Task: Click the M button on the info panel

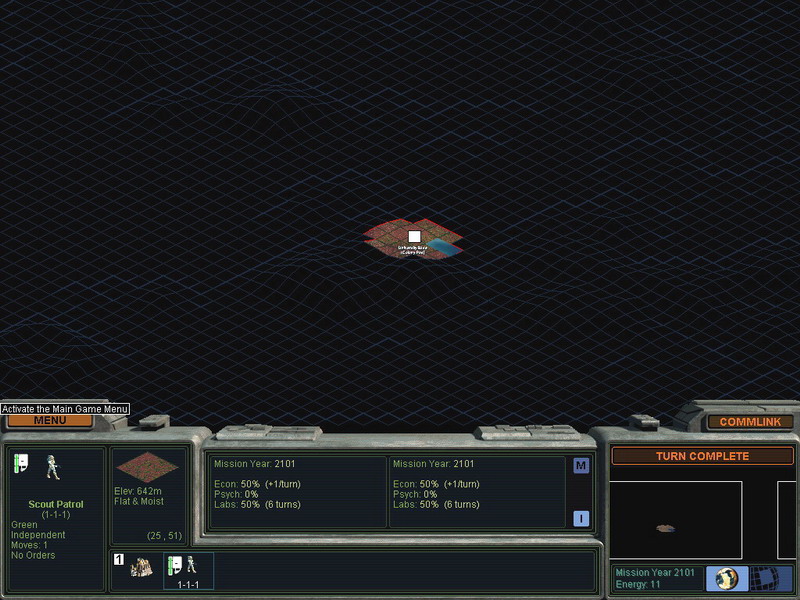Action: [x=581, y=465]
